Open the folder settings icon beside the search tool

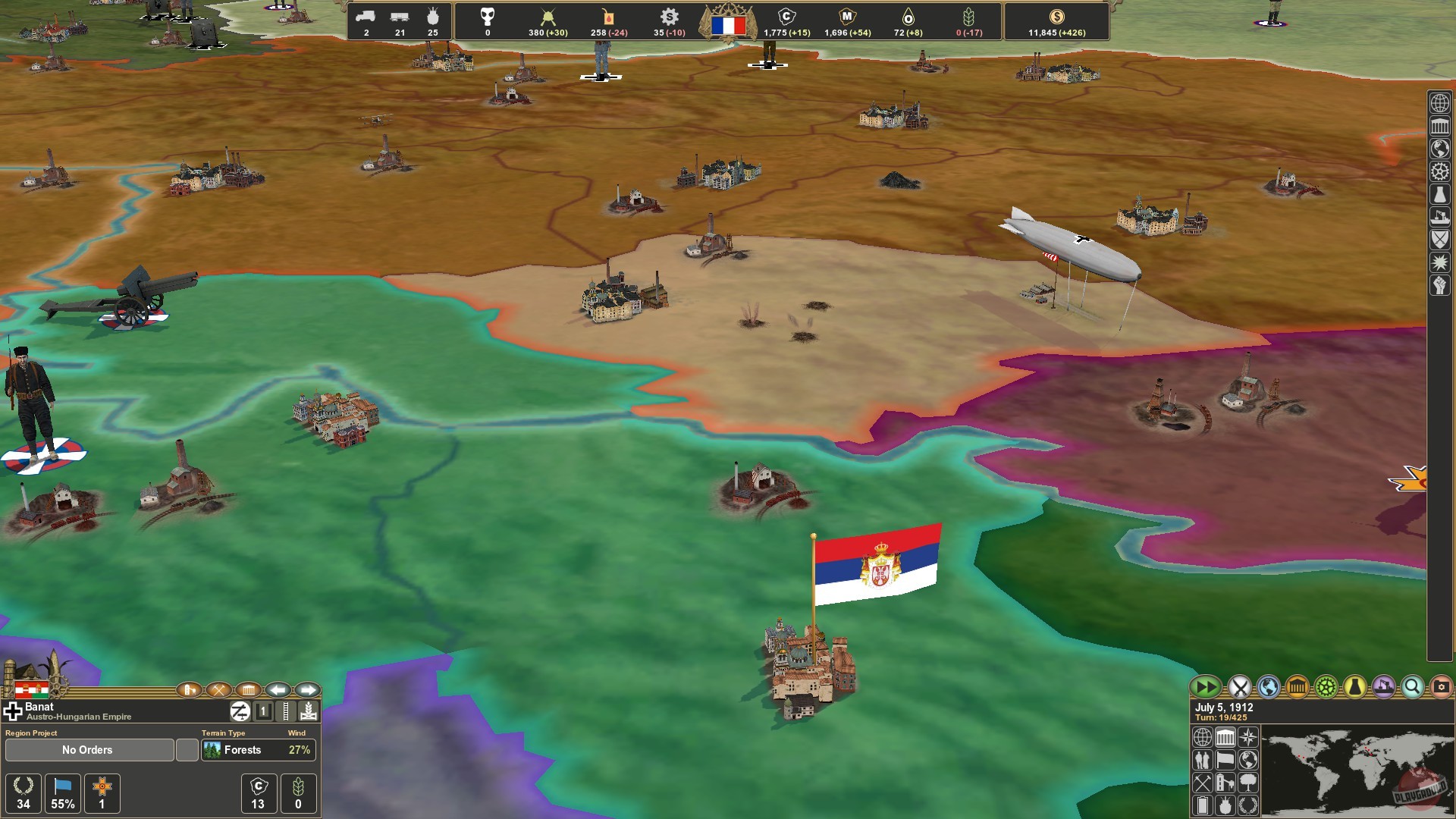coord(1440,687)
